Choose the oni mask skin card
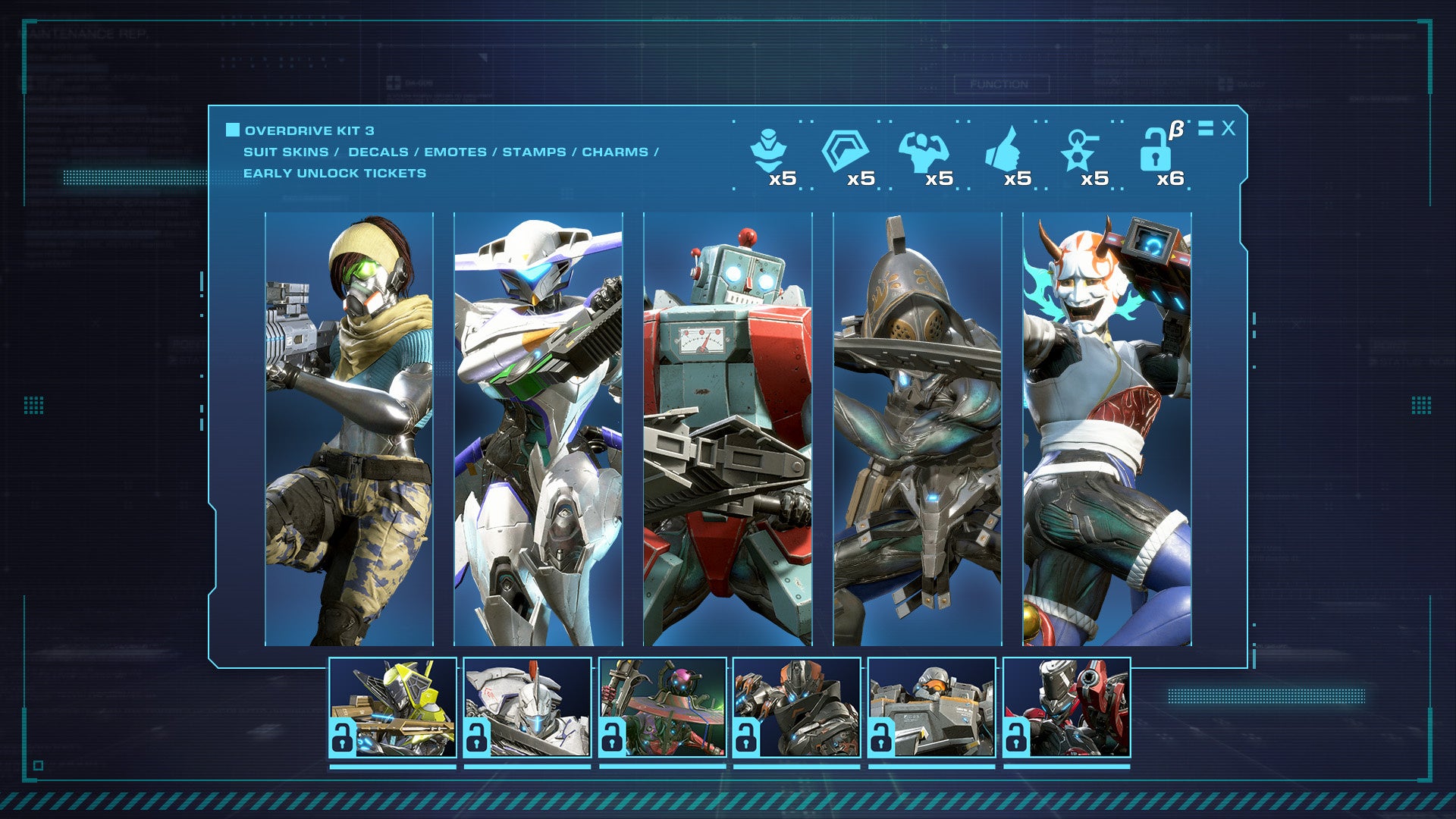 coord(1106,429)
